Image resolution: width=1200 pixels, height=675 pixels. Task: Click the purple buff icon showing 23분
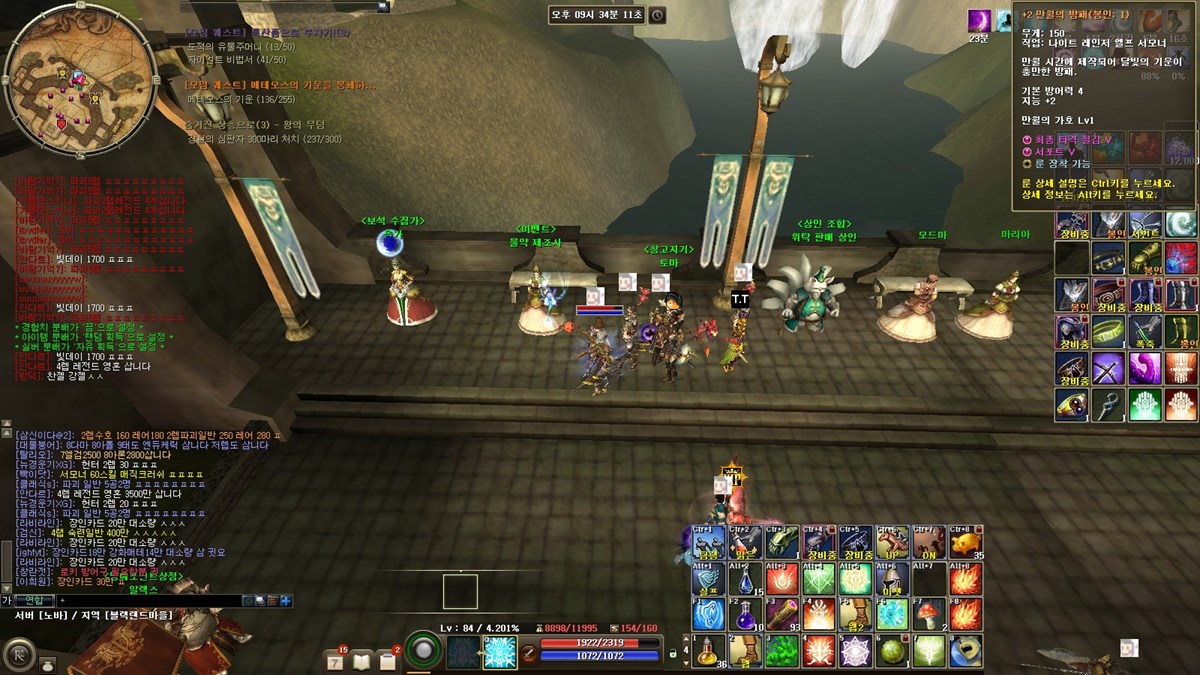click(979, 20)
